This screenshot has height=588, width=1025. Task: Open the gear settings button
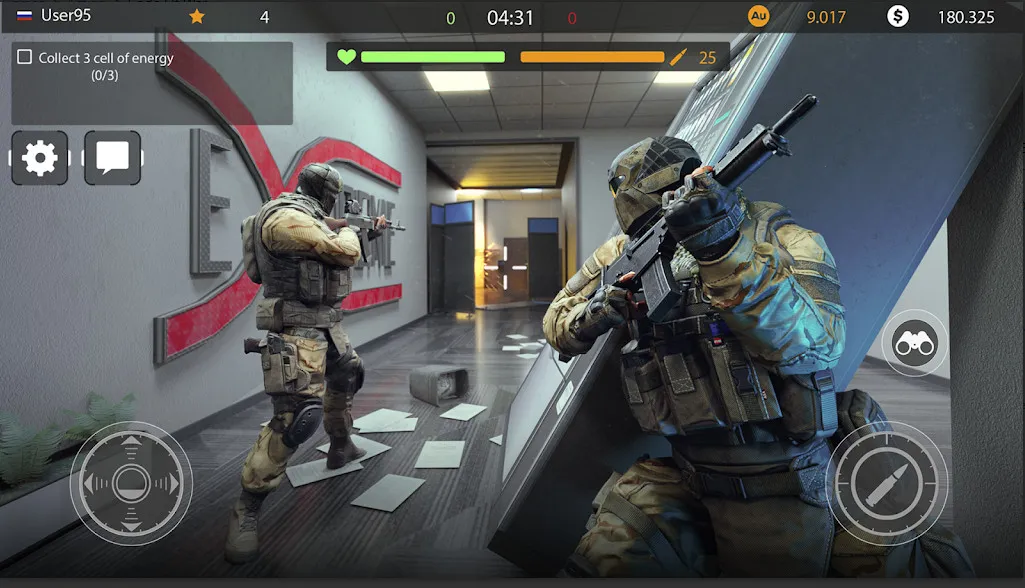click(40, 158)
